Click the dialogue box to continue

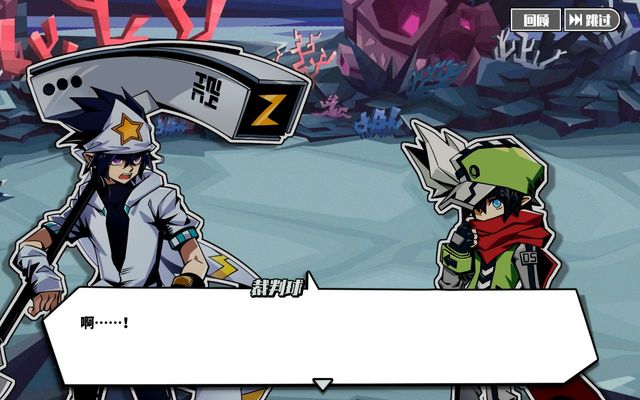tap(320, 335)
